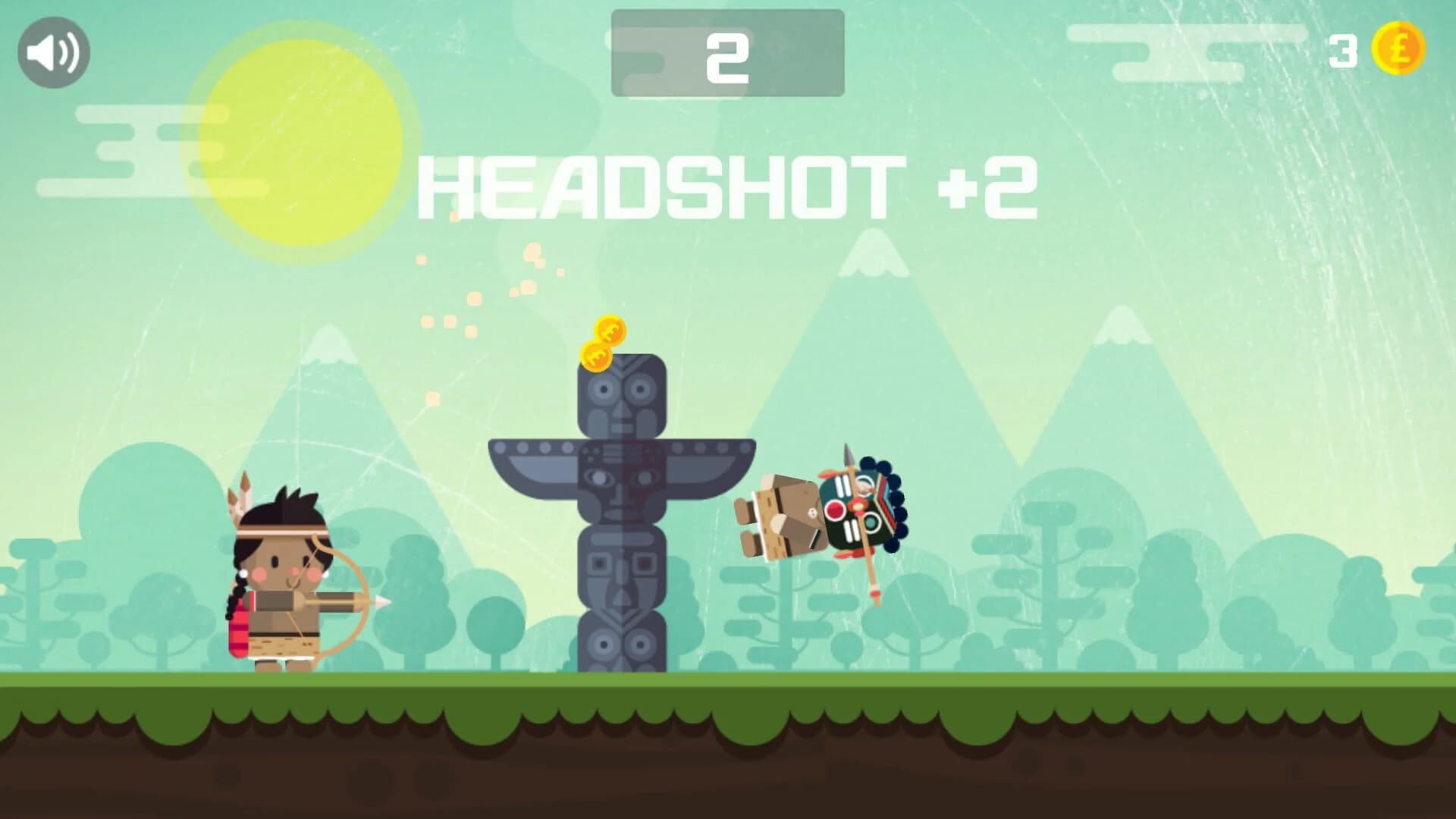
Task: Tap the lower falling coin above the totem
Action: click(x=597, y=356)
